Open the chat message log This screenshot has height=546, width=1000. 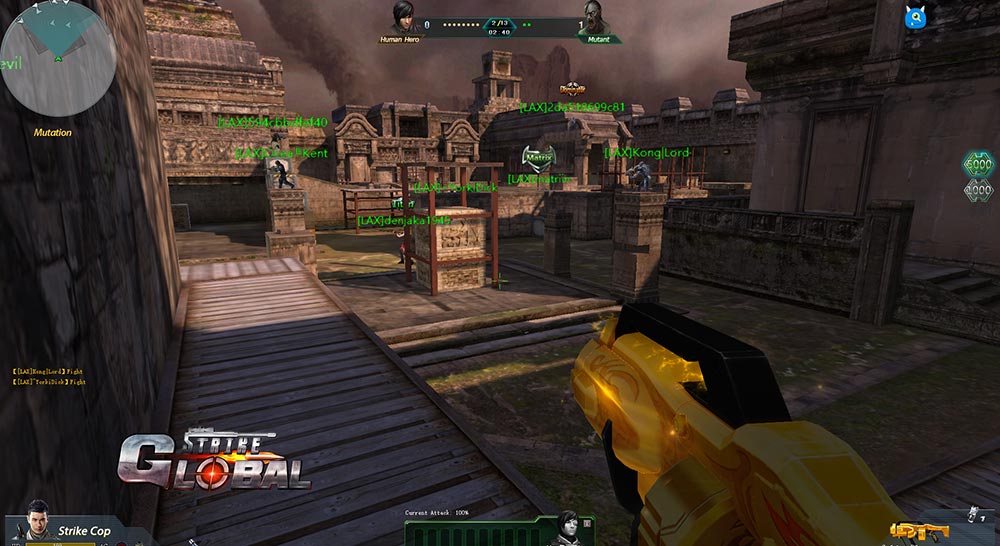pos(49,376)
